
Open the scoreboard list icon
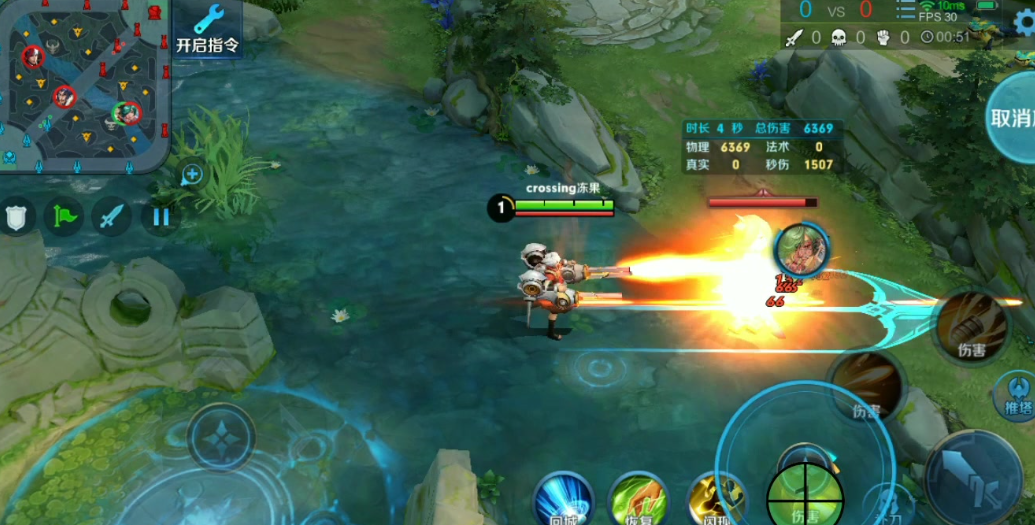pos(906,9)
